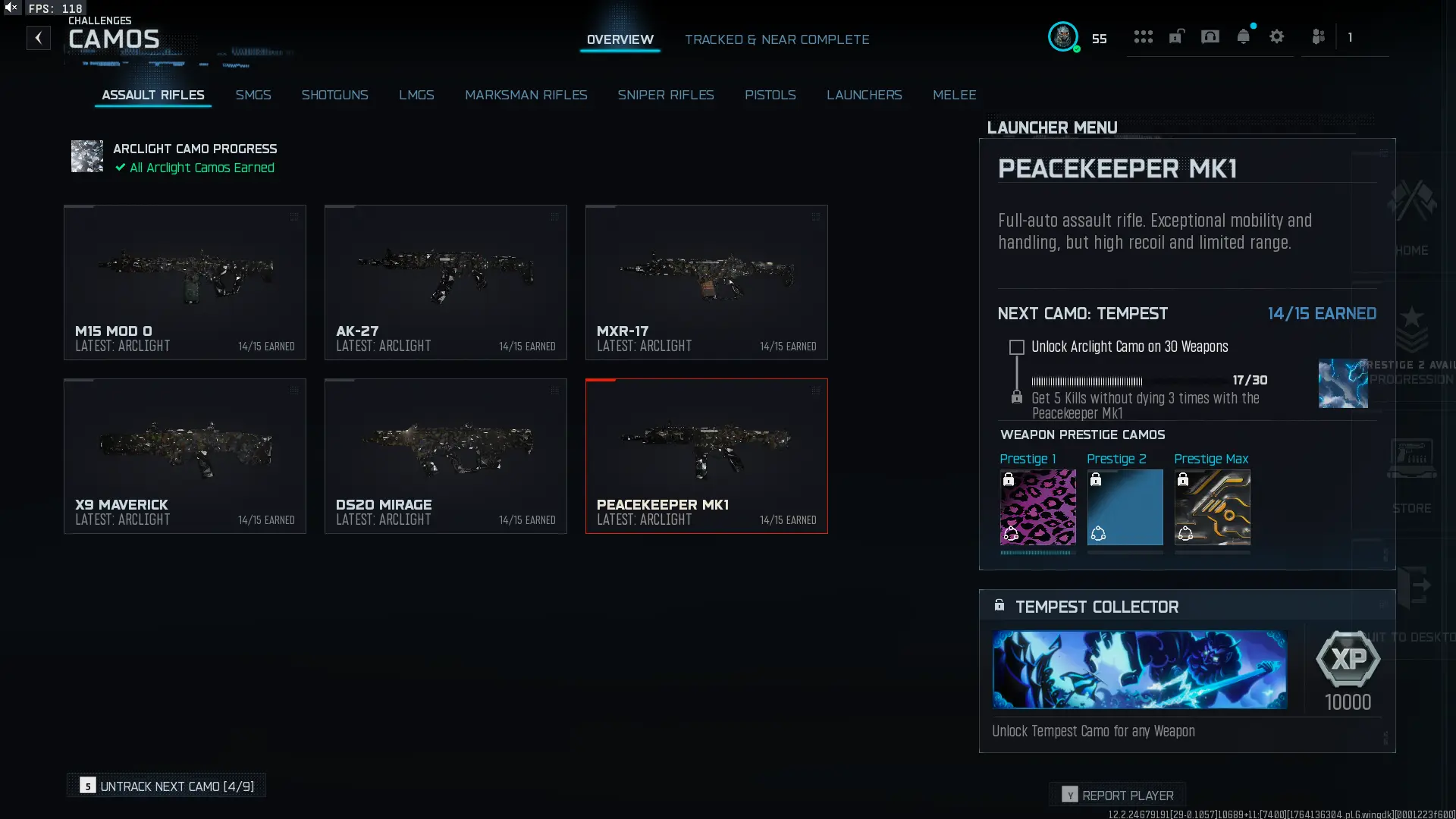Click the Tempest Collector reward banner
Screen dimensions: 1456x819
[x=1140, y=670]
